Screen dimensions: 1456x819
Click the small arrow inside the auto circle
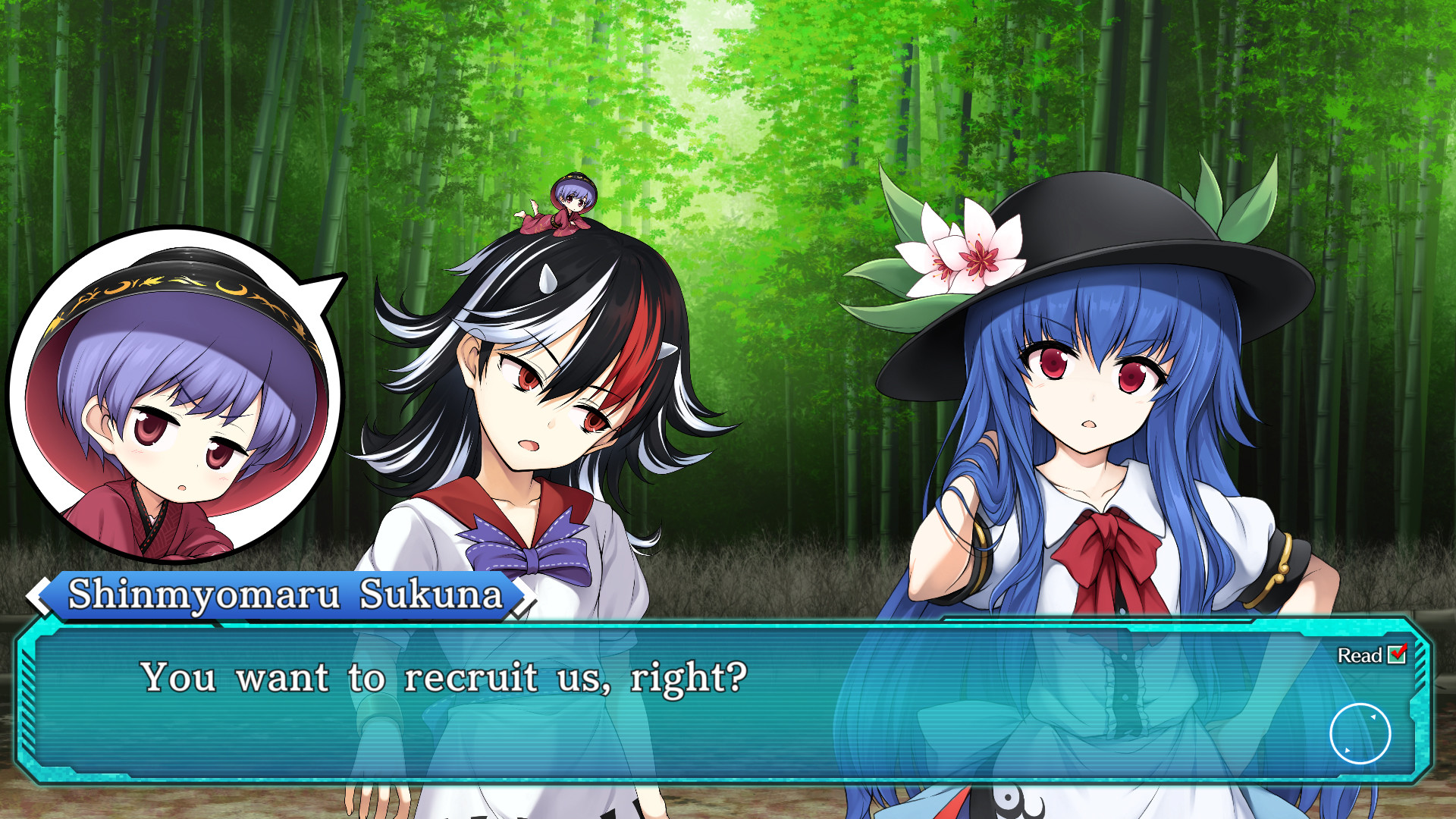point(1373,716)
